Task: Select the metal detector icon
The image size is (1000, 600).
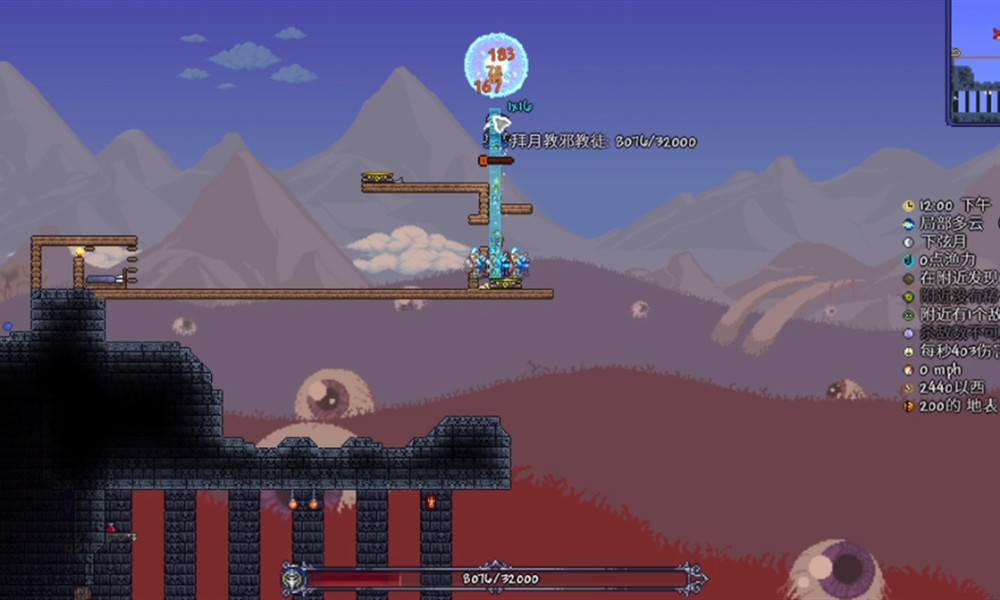Action: click(x=909, y=279)
